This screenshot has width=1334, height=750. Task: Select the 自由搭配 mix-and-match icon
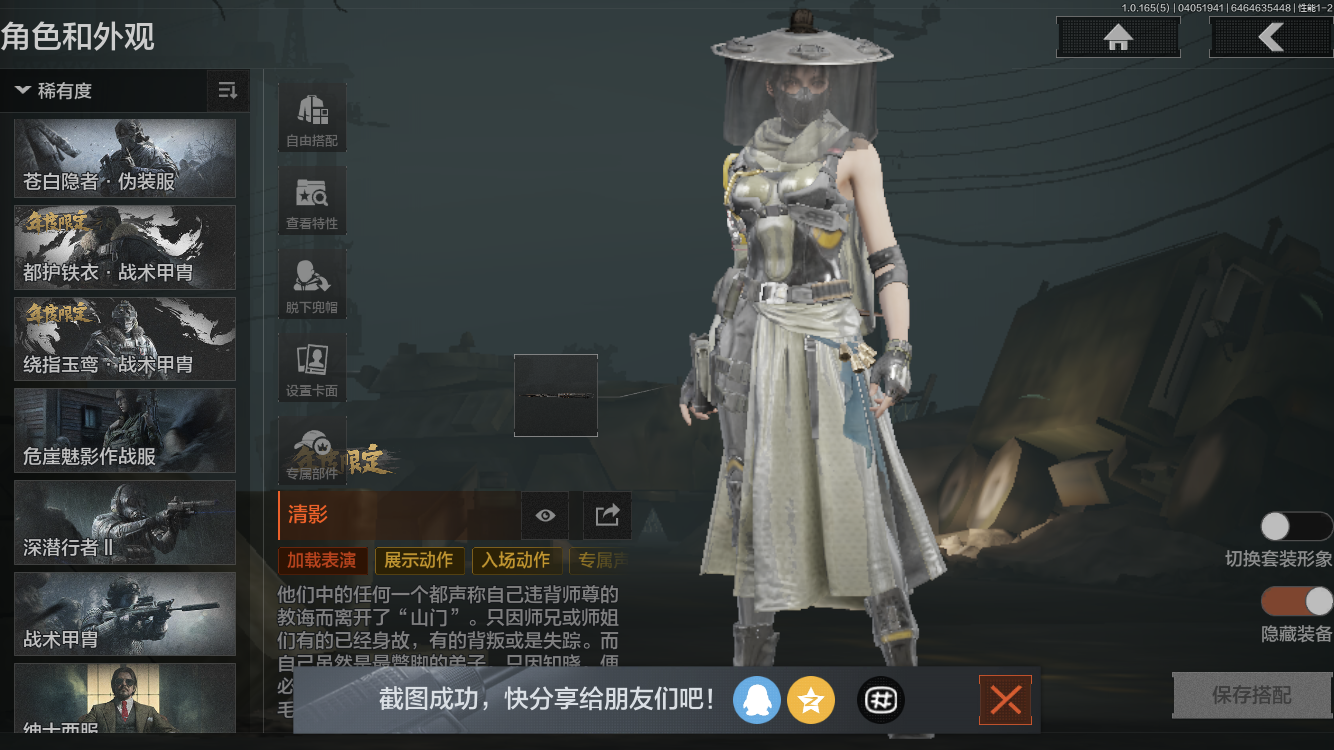point(311,116)
